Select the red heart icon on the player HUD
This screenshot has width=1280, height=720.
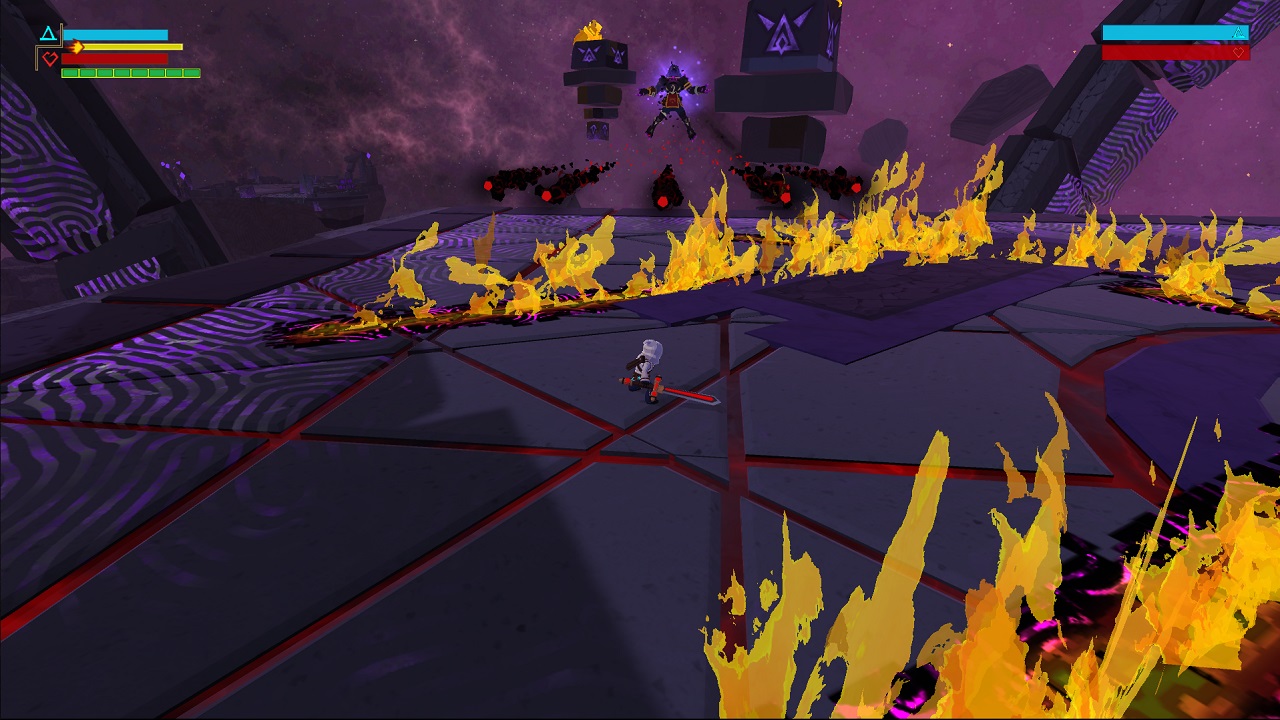point(49,60)
